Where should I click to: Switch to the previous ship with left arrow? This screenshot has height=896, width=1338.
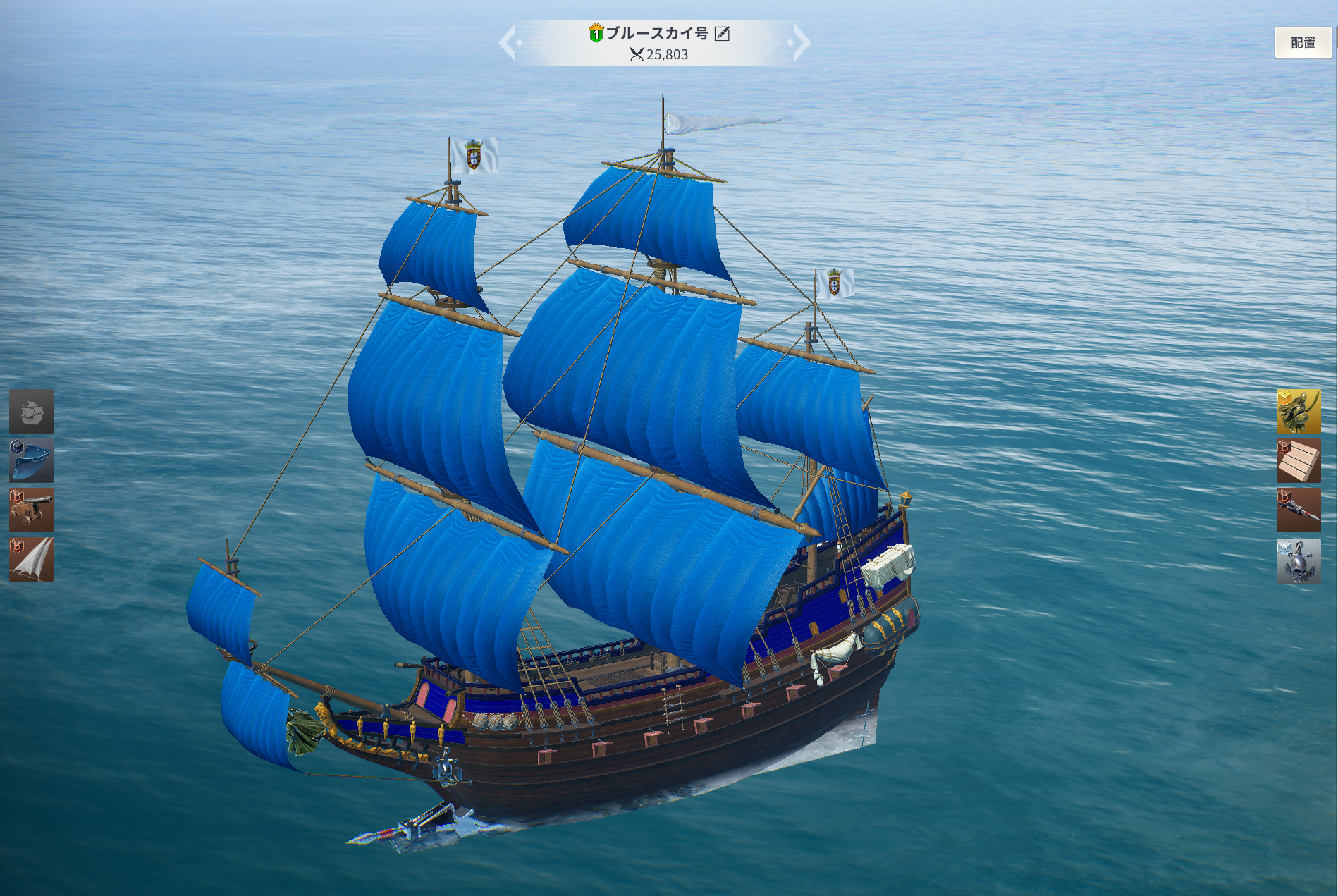pos(510,43)
